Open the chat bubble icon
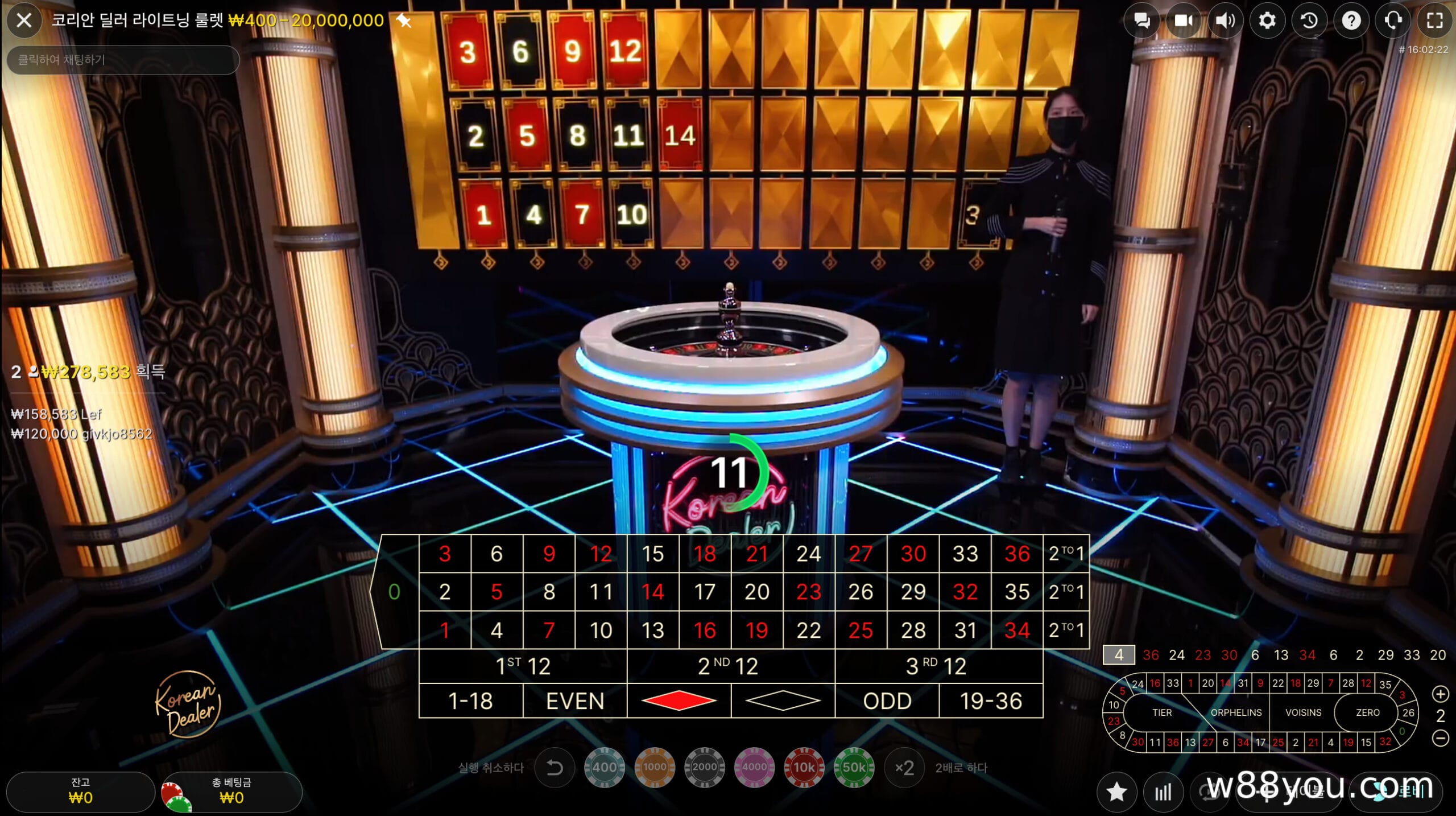This screenshot has width=1456, height=816. [1141, 21]
